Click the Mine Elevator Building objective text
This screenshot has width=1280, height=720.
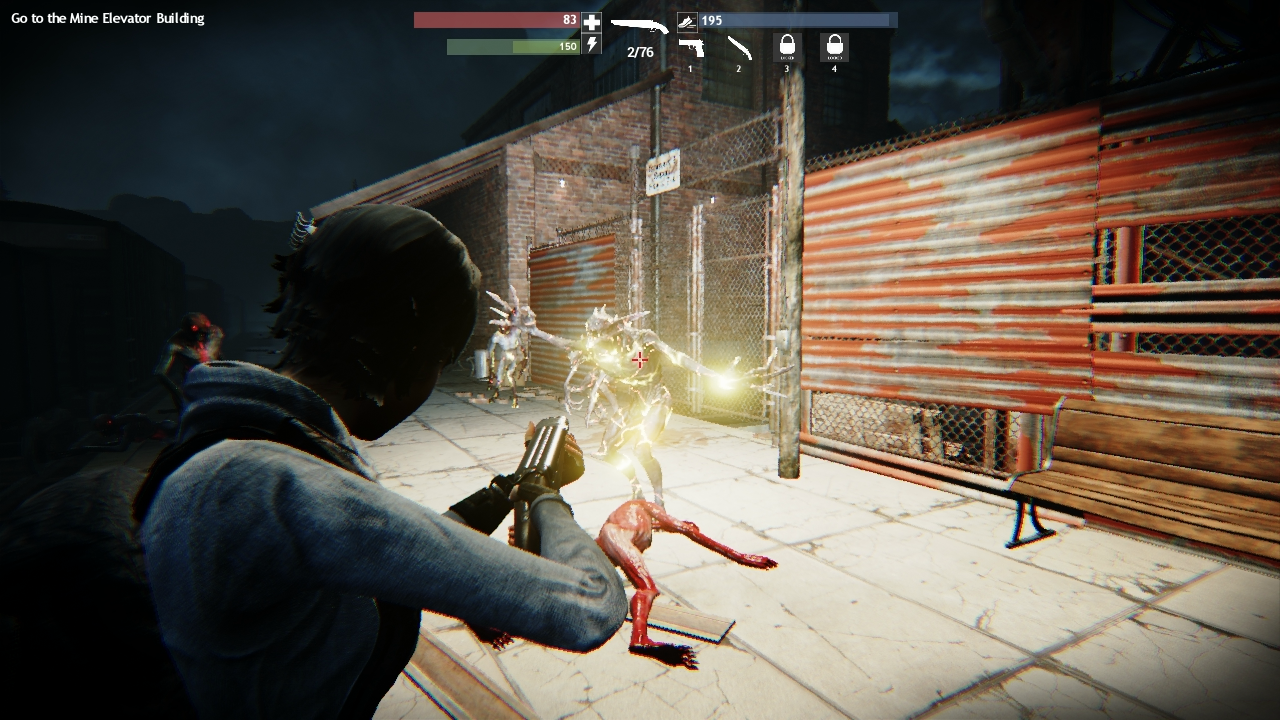108,18
